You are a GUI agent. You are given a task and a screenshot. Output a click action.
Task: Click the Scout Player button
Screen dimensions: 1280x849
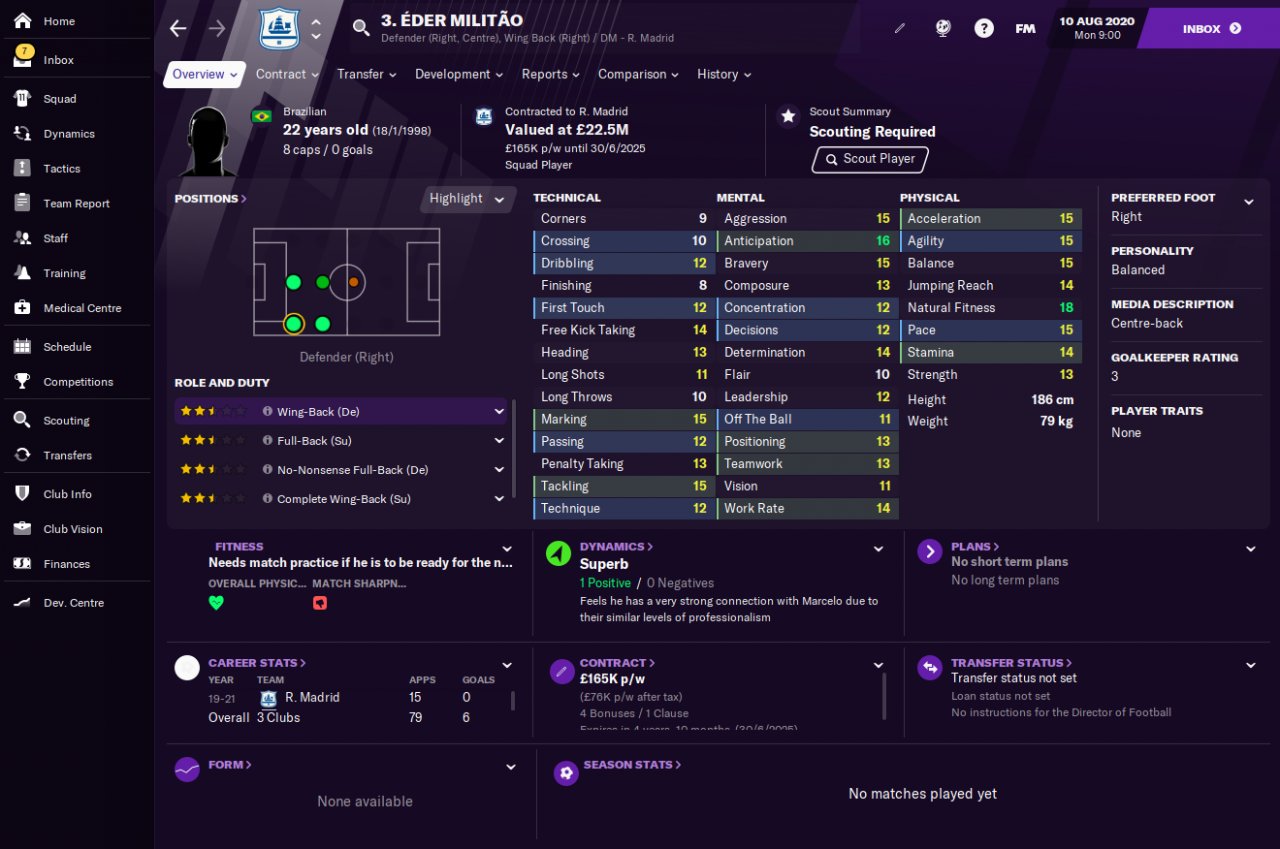coord(870,159)
